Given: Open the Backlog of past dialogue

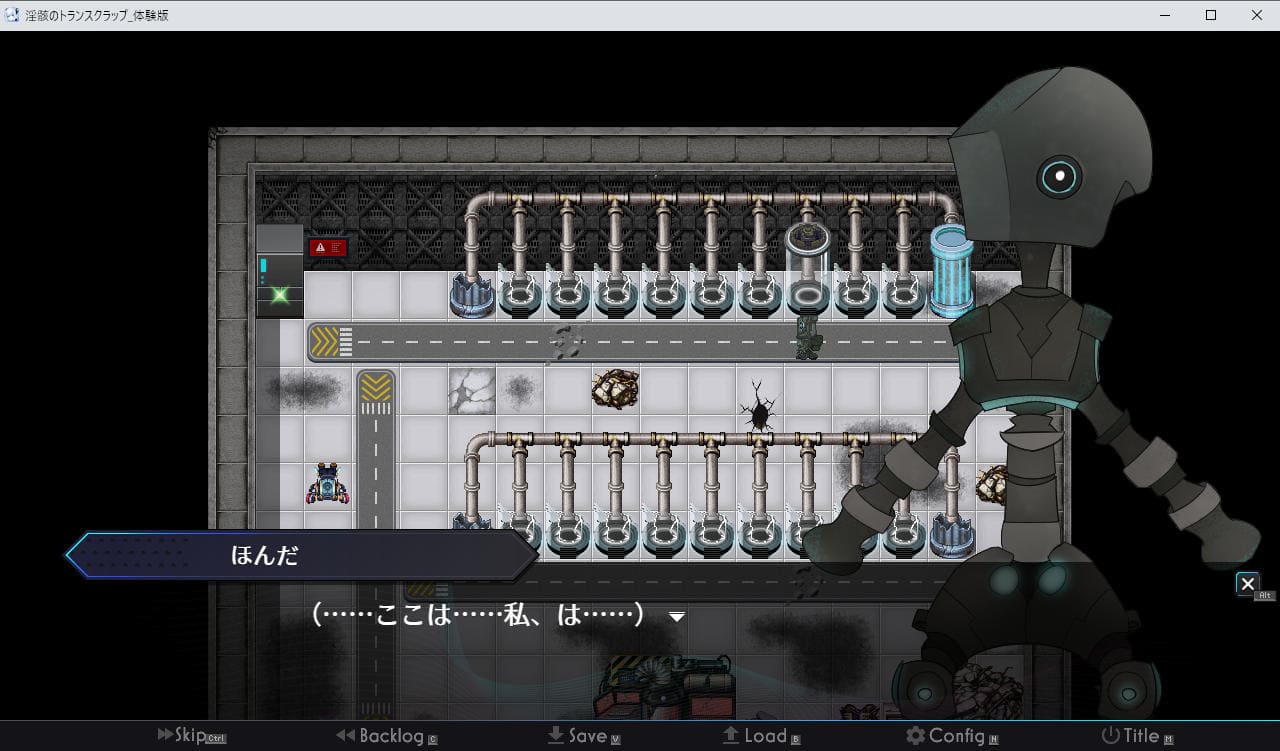Looking at the screenshot, I should 386,736.
